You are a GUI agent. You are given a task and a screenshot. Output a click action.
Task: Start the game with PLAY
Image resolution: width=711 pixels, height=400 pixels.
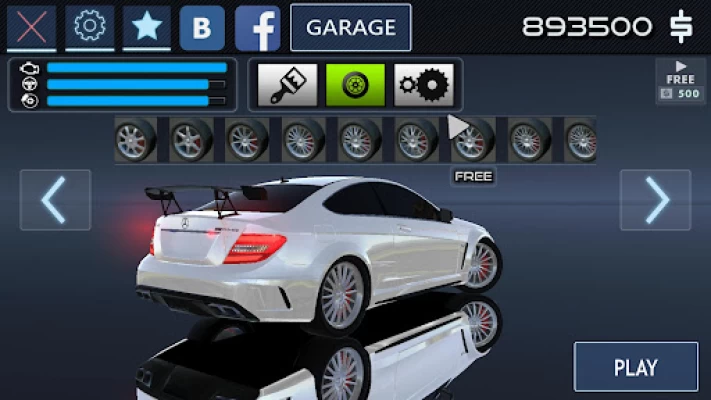pos(635,367)
